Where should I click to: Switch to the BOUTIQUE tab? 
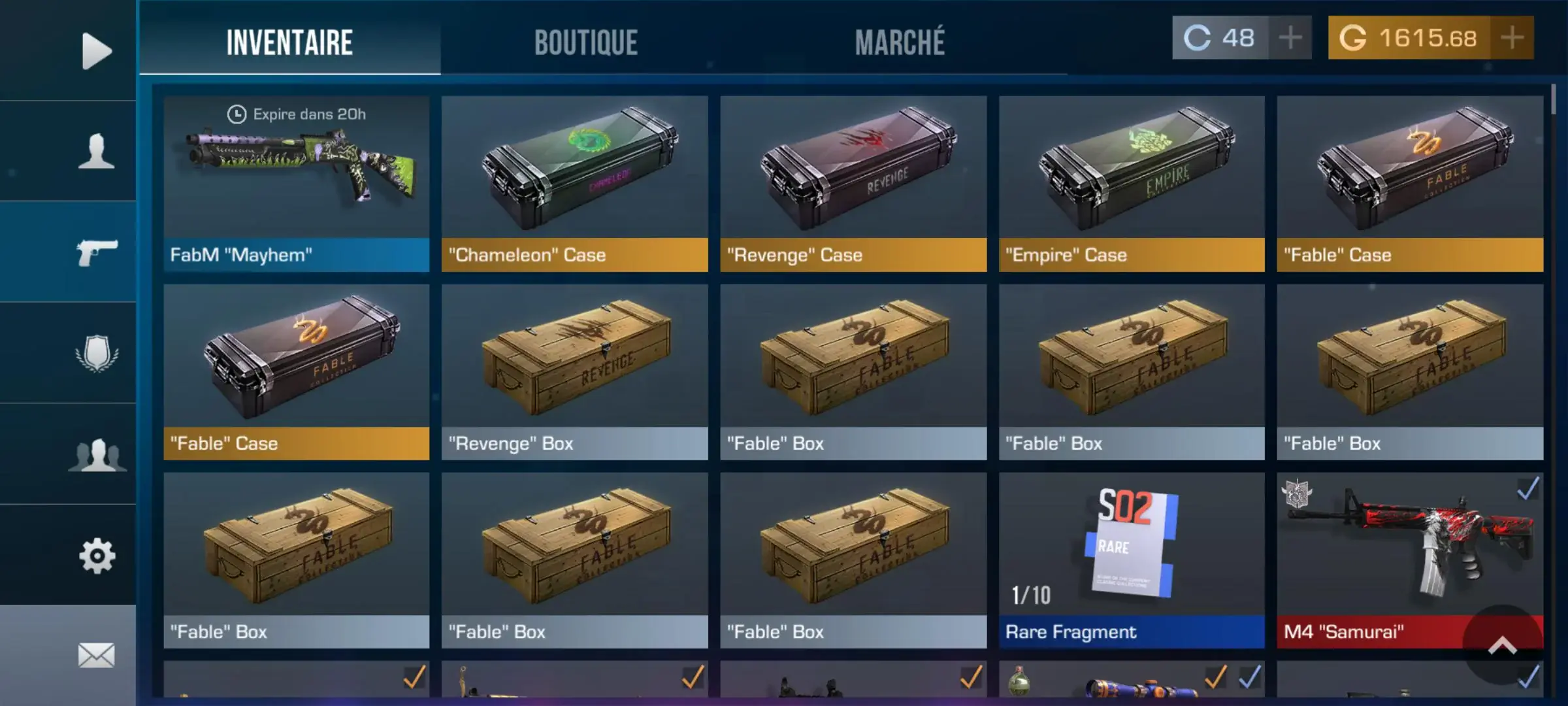pos(585,42)
